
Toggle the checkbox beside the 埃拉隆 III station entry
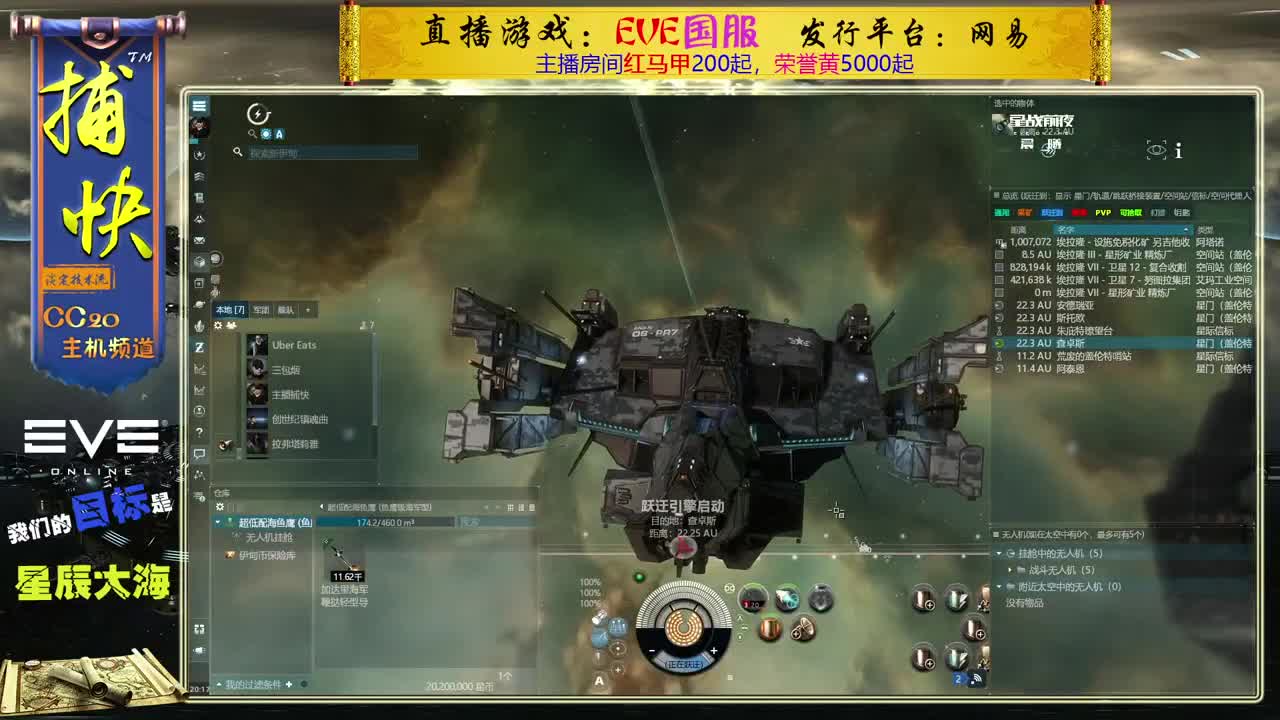[1001, 255]
